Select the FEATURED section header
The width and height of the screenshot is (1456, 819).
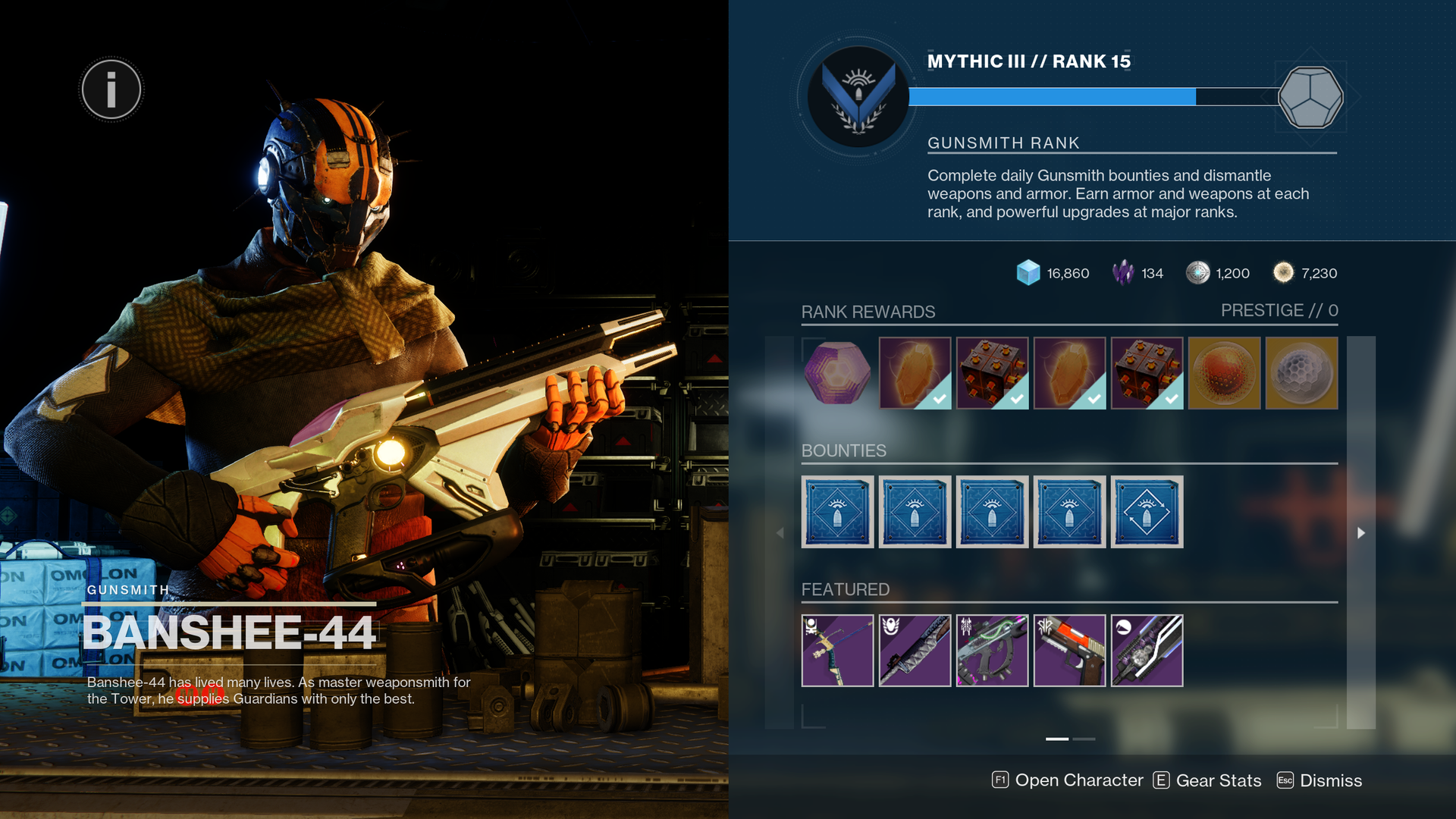tap(846, 589)
